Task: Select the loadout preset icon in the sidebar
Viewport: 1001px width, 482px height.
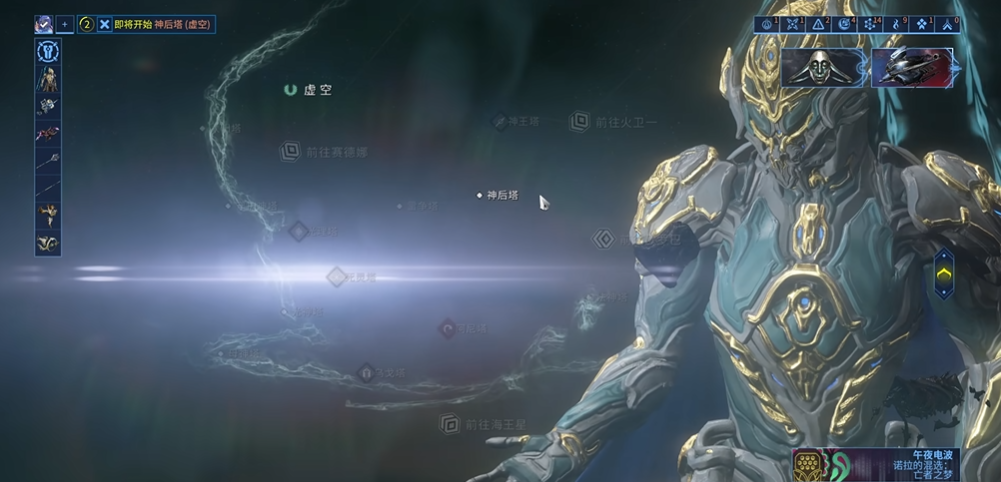Action: (48, 52)
